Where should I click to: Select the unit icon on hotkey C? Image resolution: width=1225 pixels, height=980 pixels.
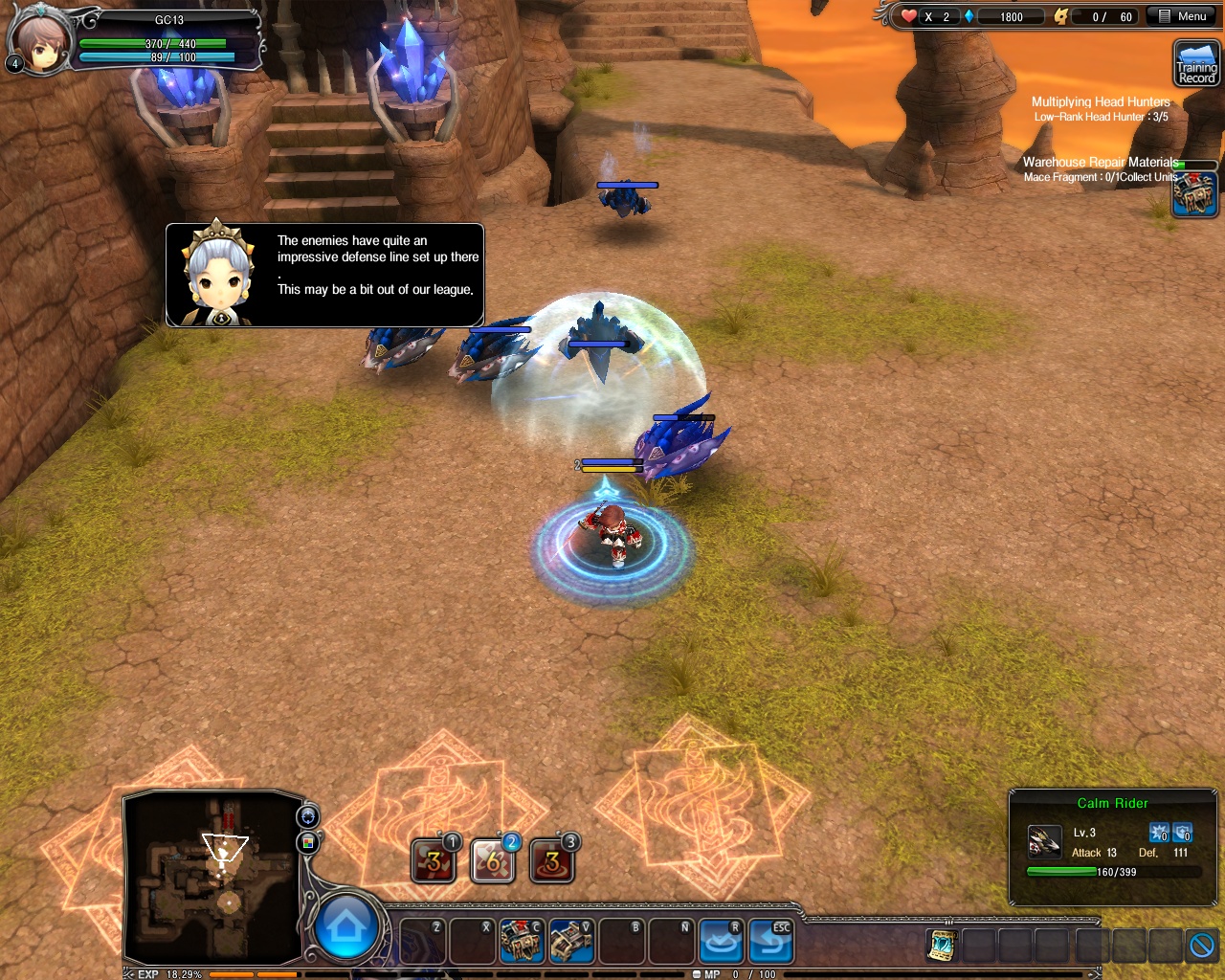[521, 942]
